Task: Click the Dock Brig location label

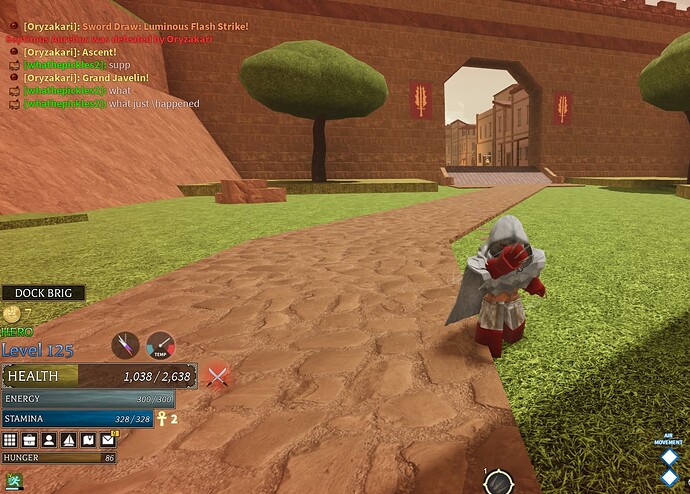Action: pyautogui.click(x=43, y=293)
